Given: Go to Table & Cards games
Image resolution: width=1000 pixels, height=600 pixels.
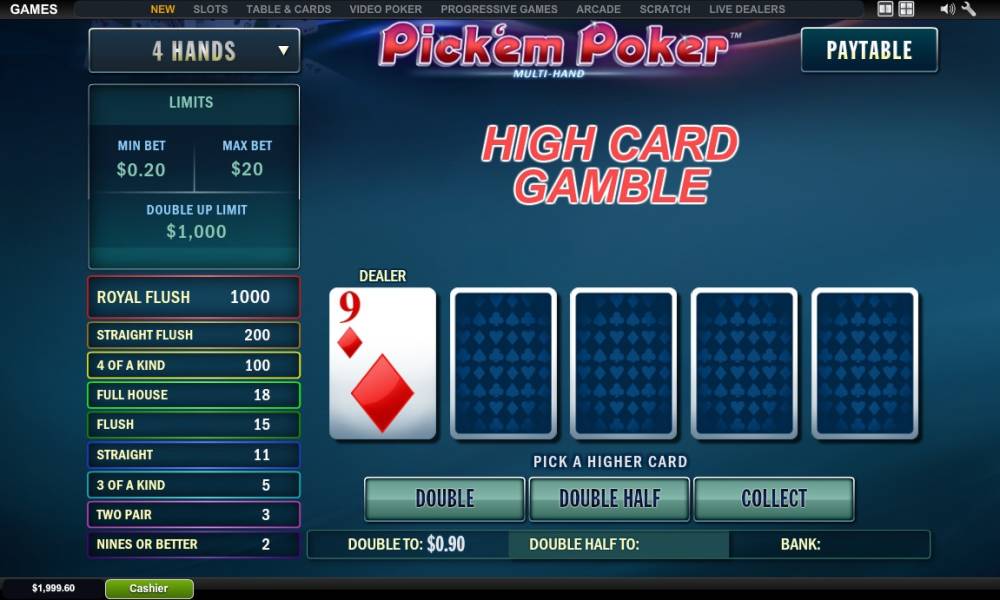Looking at the screenshot, I should click(x=288, y=9).
